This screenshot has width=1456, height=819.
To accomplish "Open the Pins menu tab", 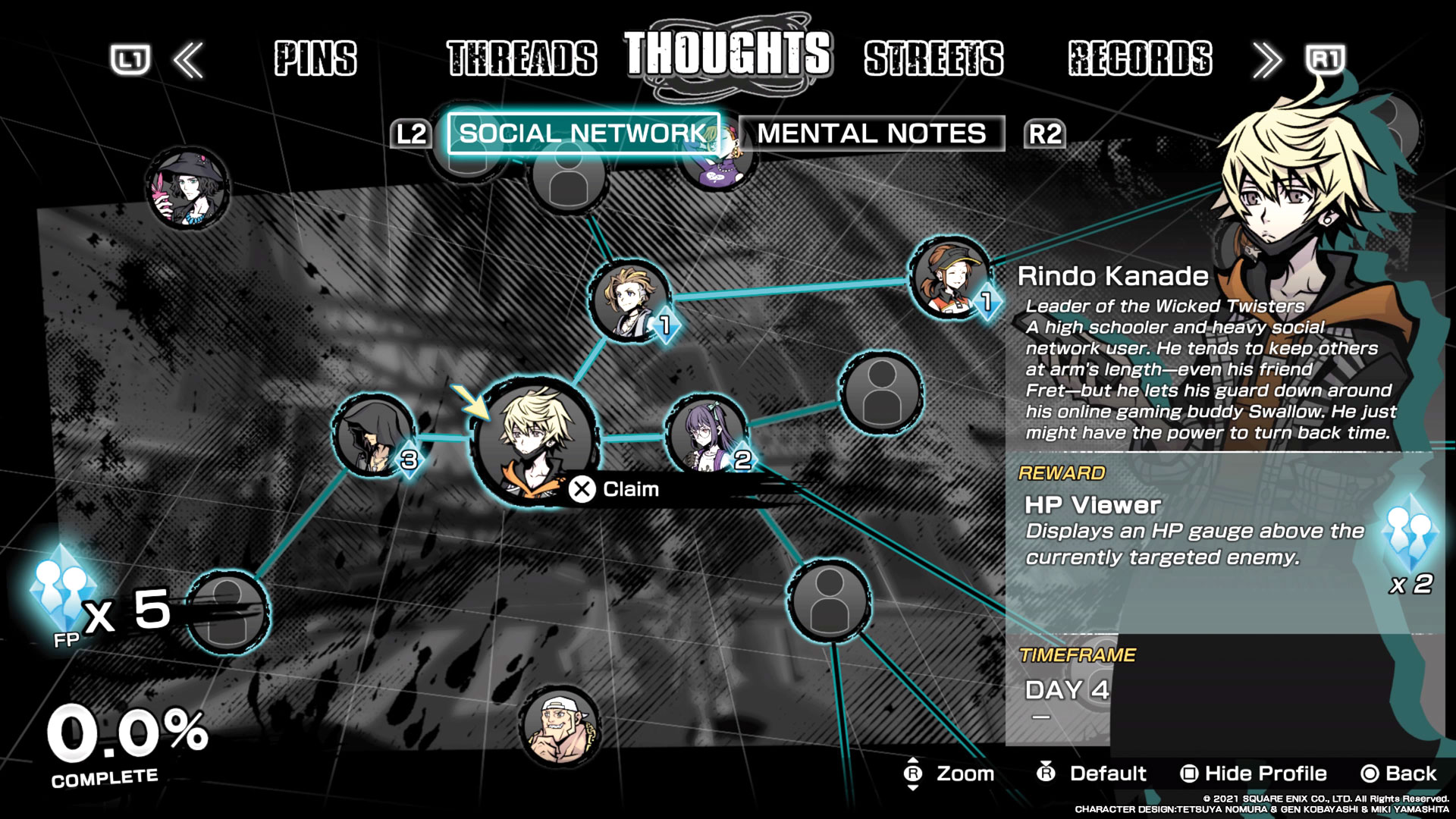I will (x=315, y=58).
